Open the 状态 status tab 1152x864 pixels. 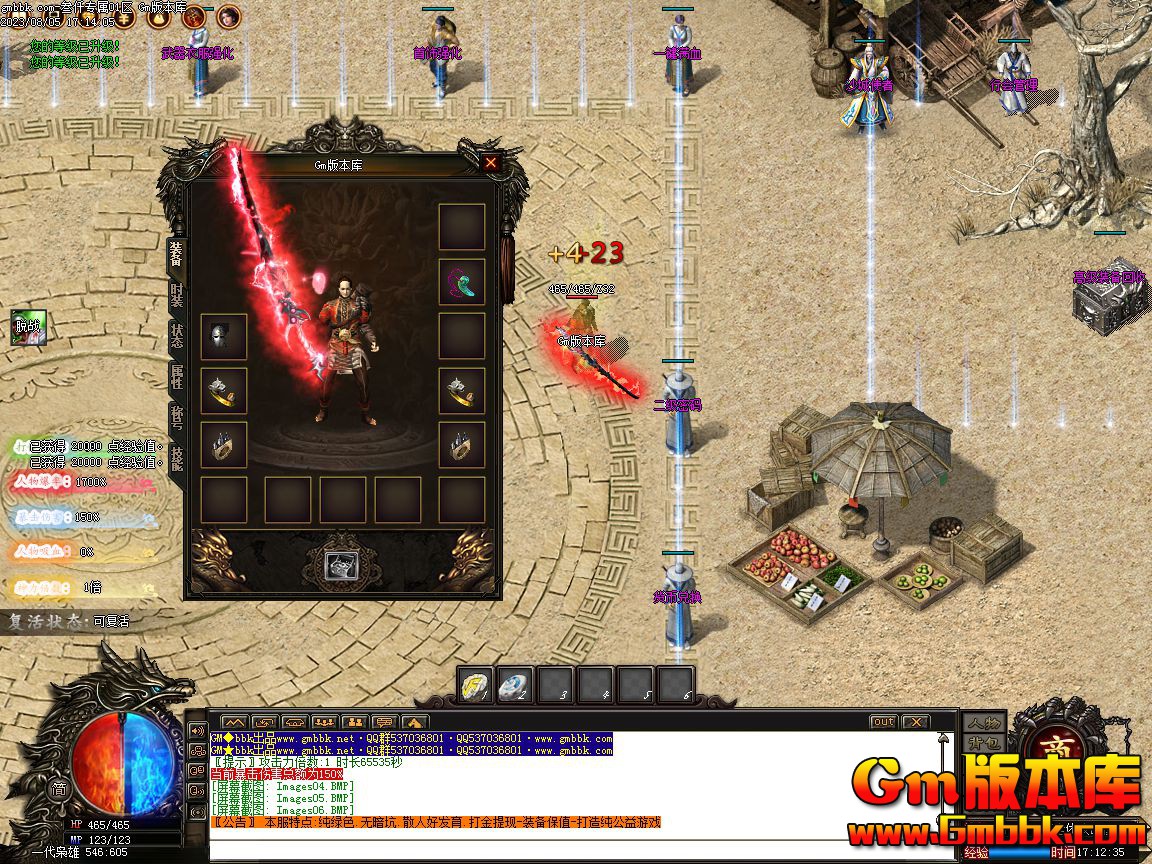tap(177, 335)
